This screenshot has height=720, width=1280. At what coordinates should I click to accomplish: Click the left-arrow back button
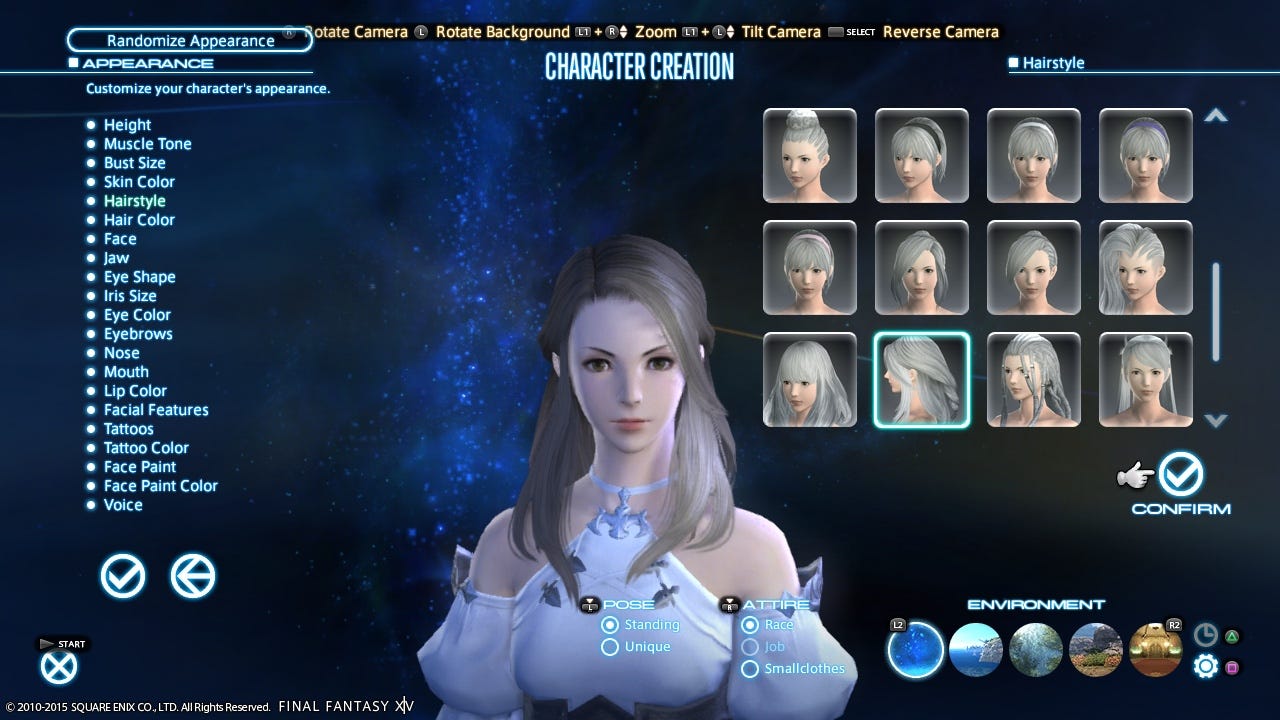pos(193,577)
